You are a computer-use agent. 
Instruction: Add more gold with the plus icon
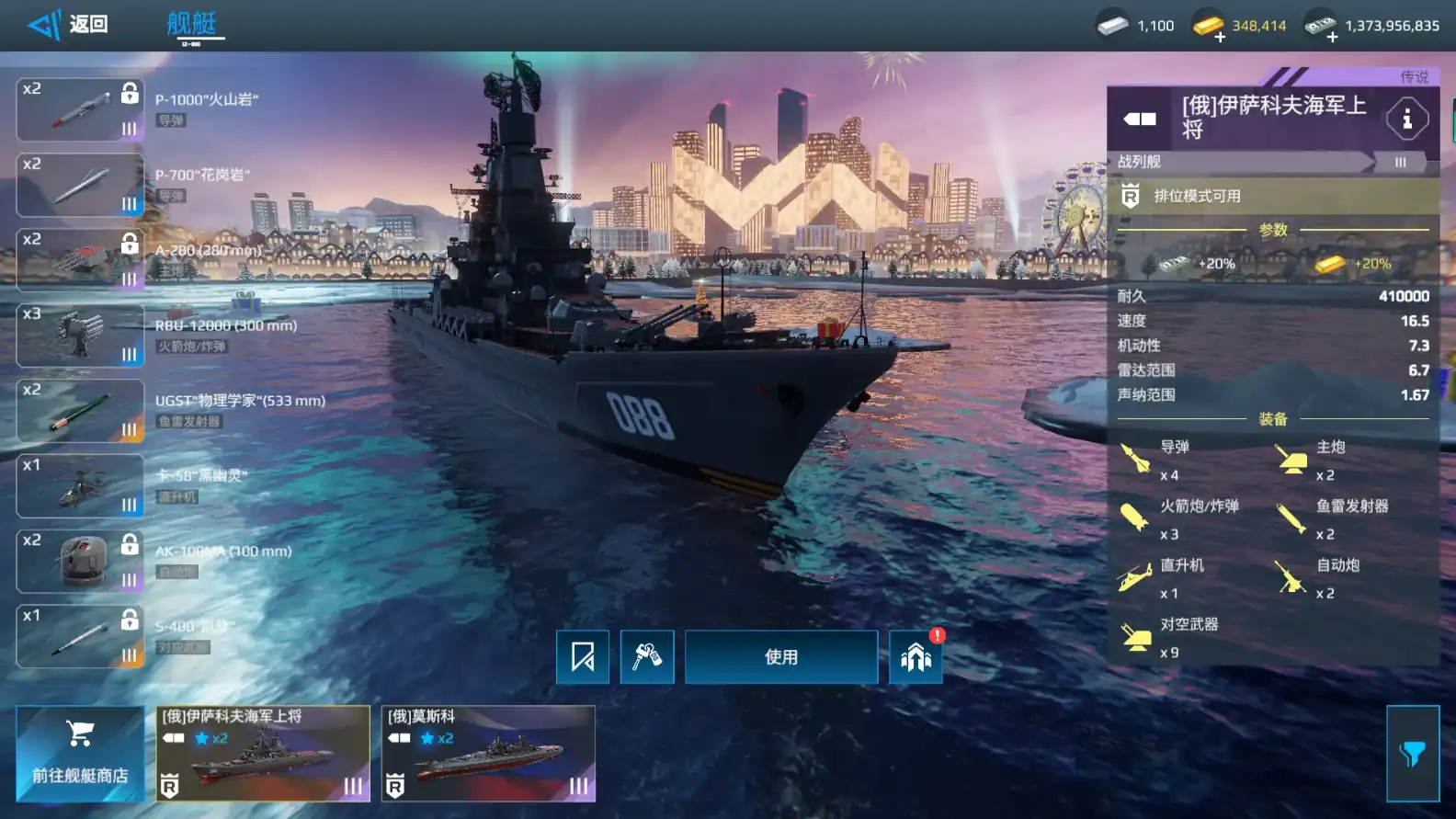point(1220,38)
